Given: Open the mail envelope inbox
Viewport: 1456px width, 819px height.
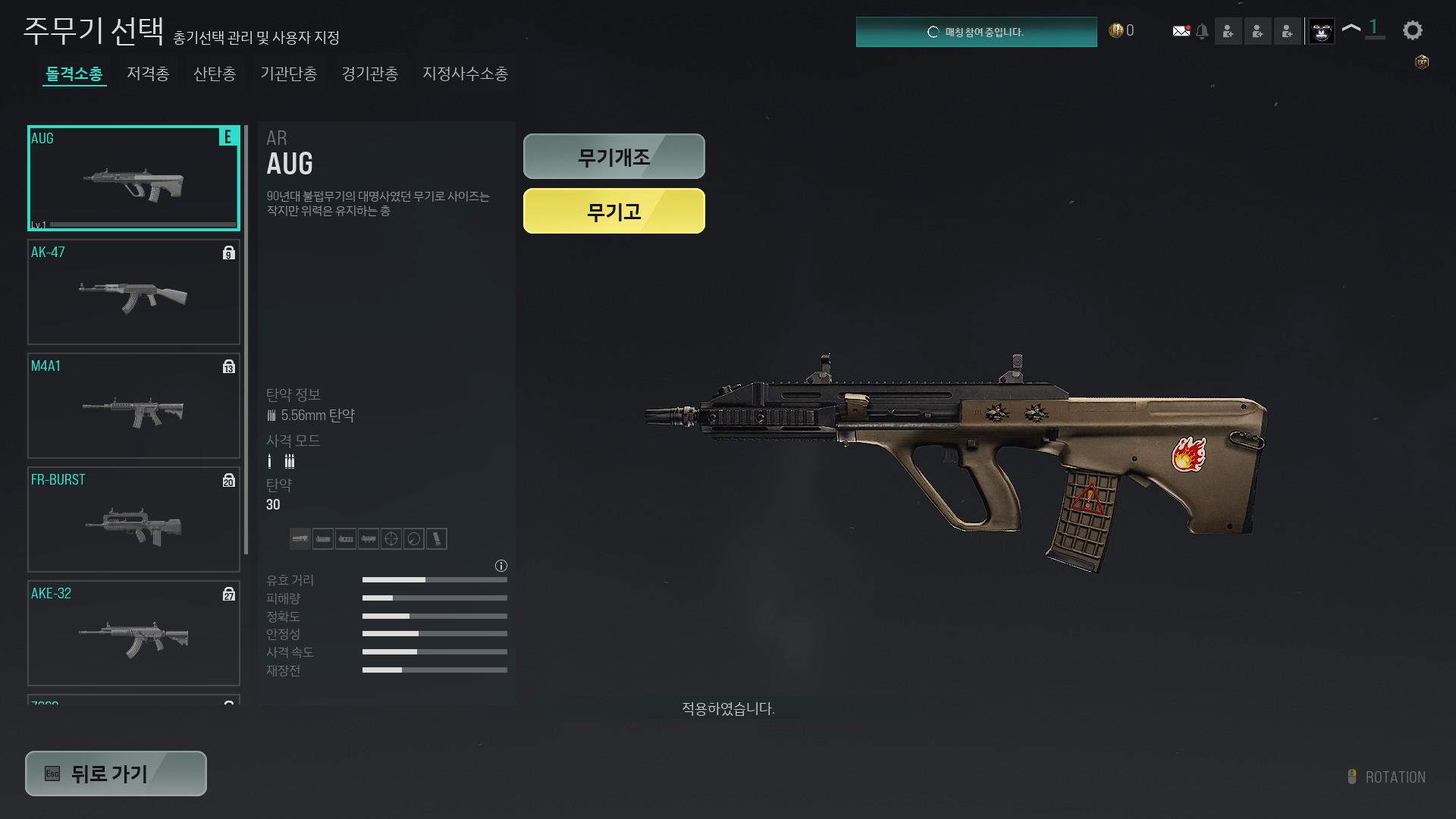Looking at the screenshot, I should (x=1181, y=31).
